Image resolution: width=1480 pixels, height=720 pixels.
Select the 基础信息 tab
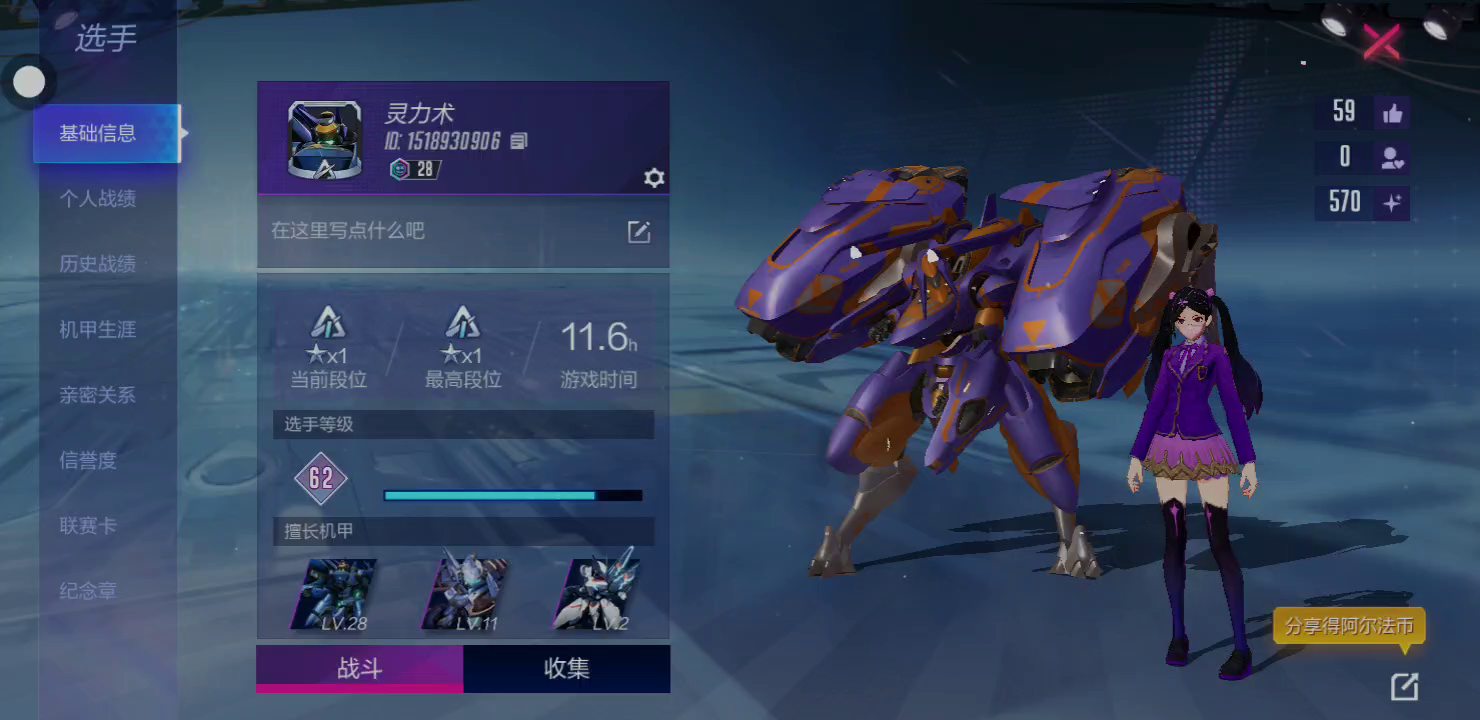pyautogui.click(x=98, y=133)
